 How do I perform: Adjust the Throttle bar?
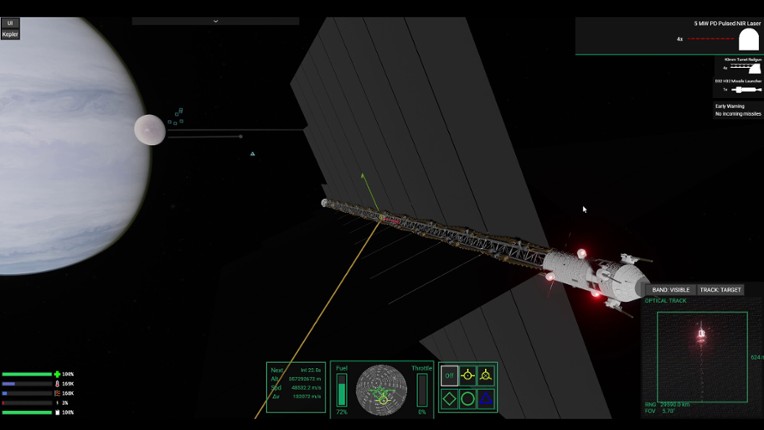click(422, 390)
